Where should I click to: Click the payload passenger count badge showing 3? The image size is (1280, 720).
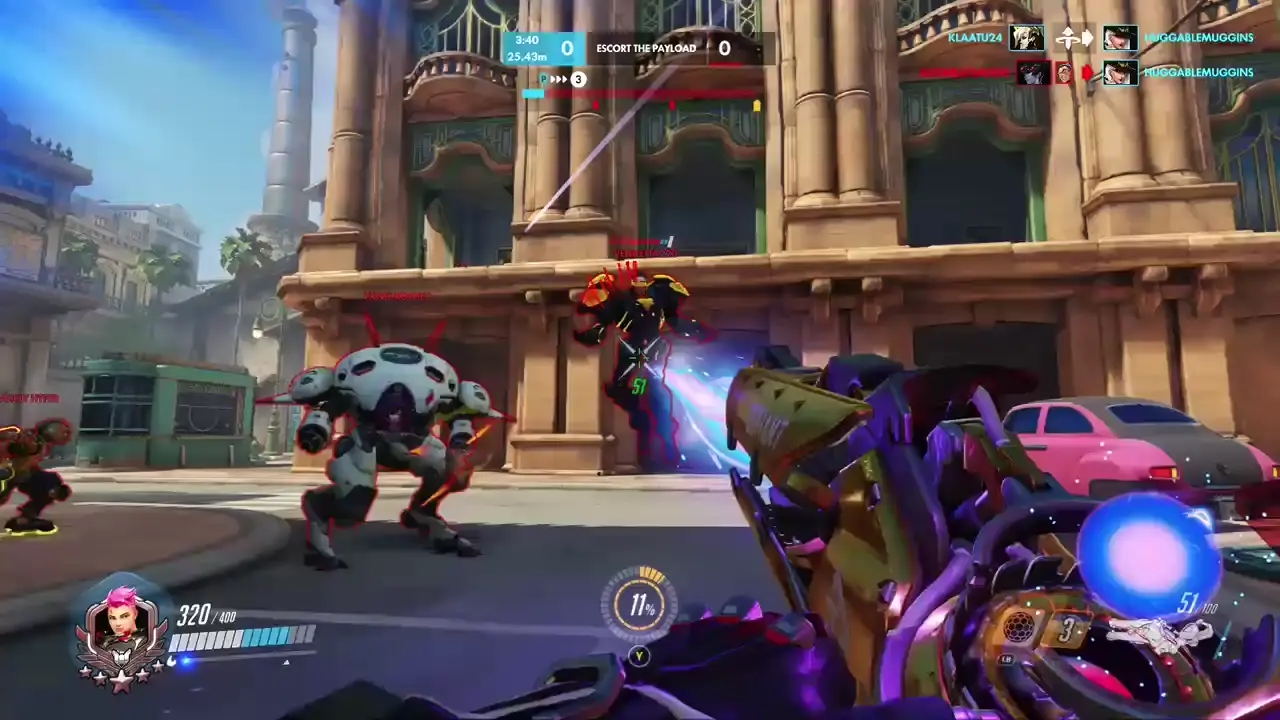pos(578,79)
